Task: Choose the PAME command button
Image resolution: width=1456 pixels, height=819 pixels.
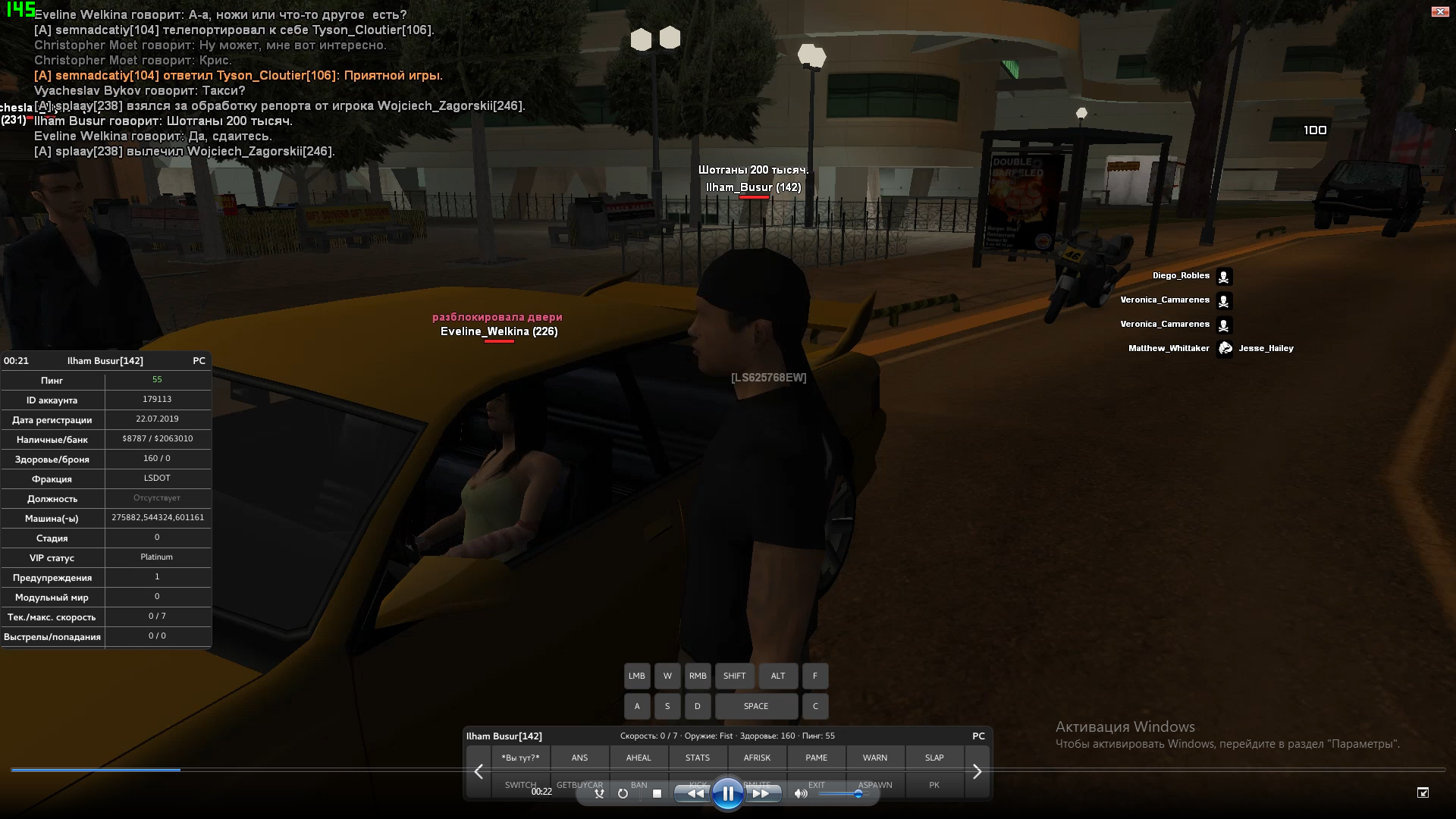Action: (x=816, y=758)
